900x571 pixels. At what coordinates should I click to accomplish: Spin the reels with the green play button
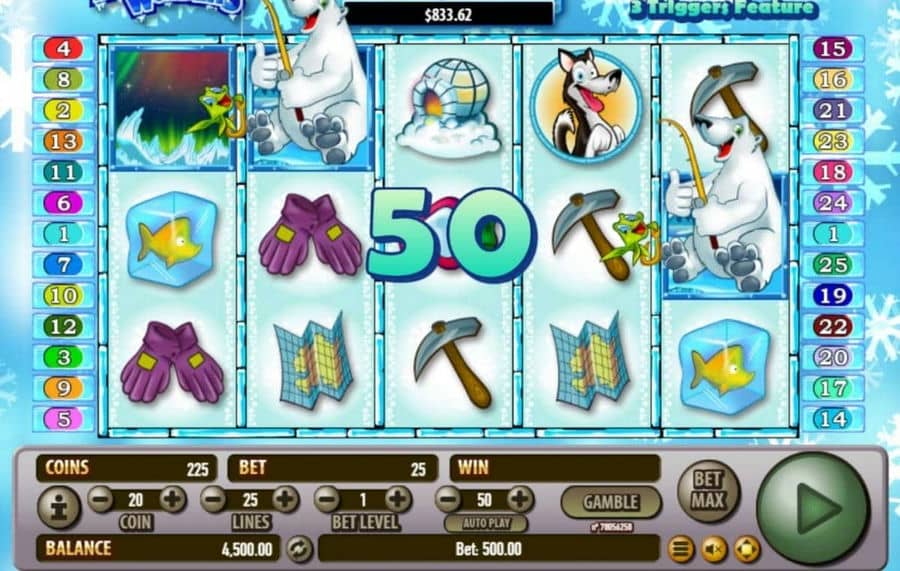[813, 508]
